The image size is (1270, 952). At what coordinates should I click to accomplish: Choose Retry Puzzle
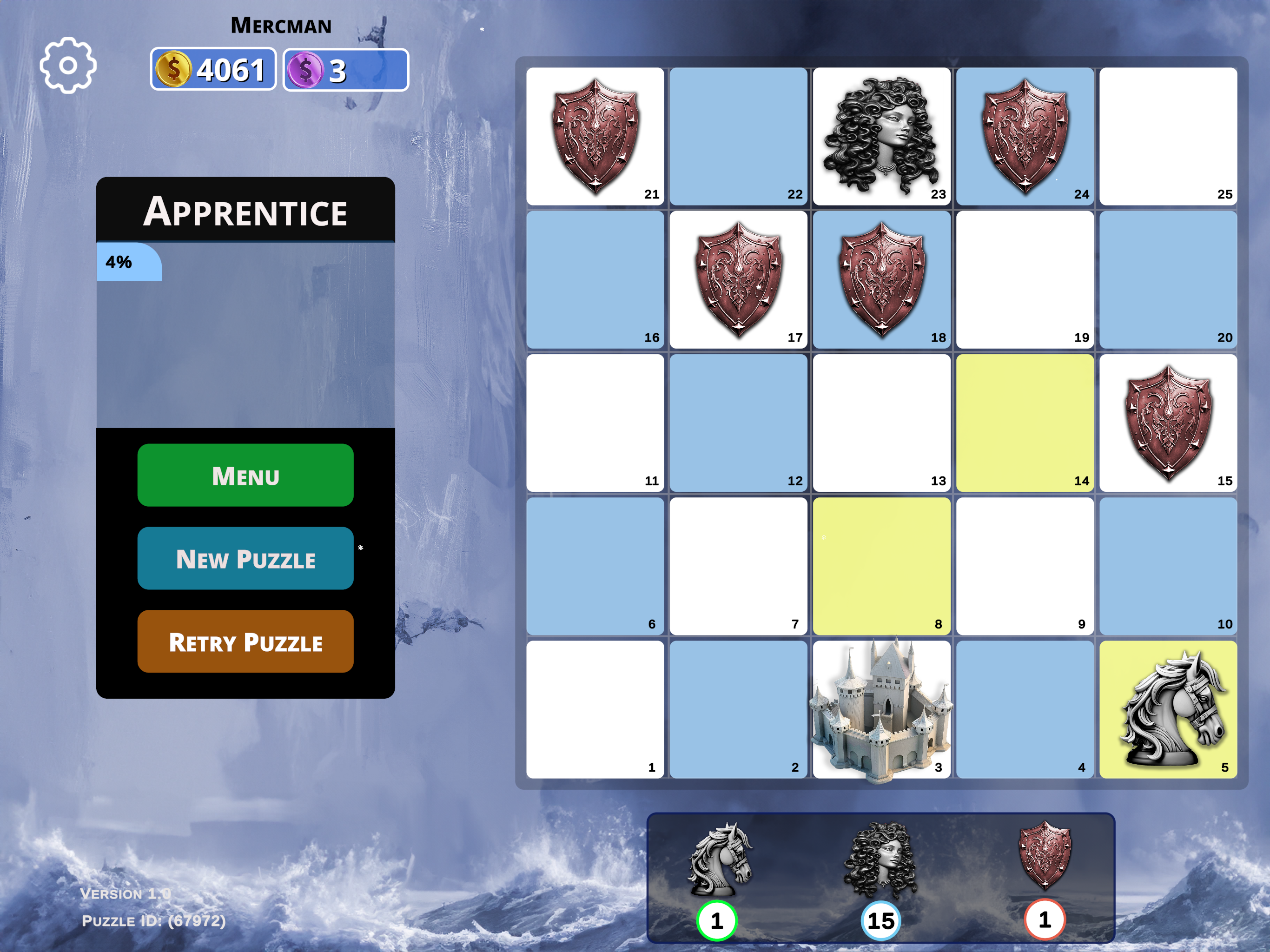pyautogui.click(x=245, y=641)
